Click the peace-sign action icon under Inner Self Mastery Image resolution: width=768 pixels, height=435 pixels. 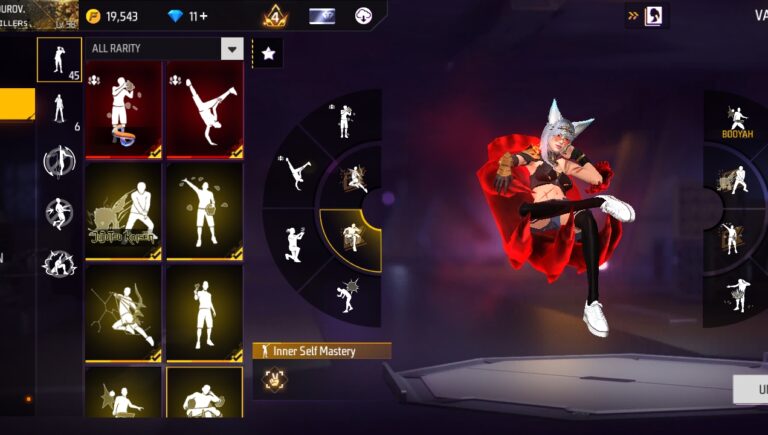click(272, 380)
